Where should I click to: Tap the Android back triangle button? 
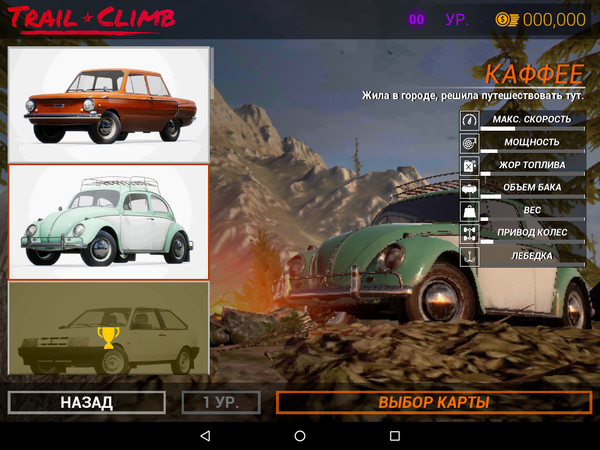click(x=205, y=437)
